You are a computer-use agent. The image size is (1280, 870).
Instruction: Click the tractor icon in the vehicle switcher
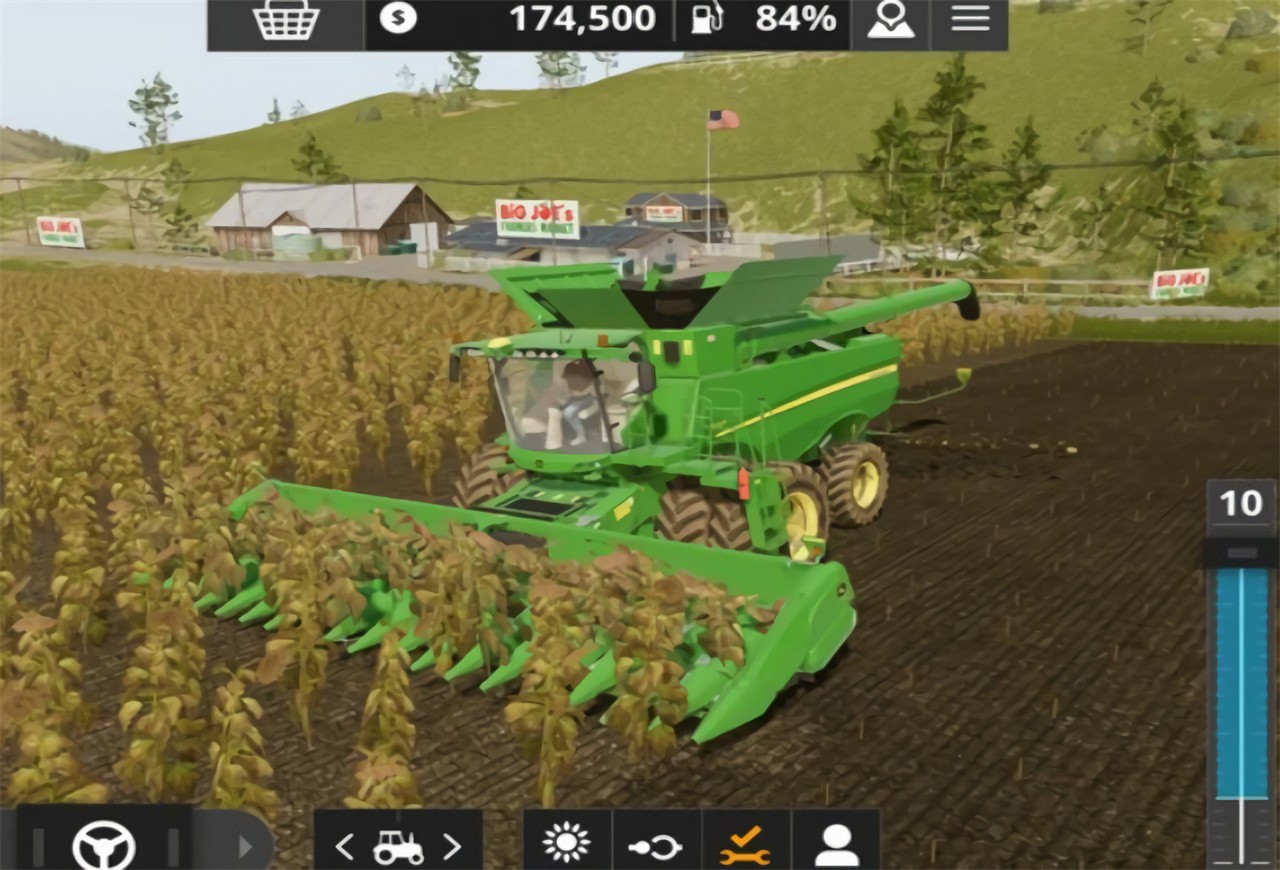coord(398,844)
